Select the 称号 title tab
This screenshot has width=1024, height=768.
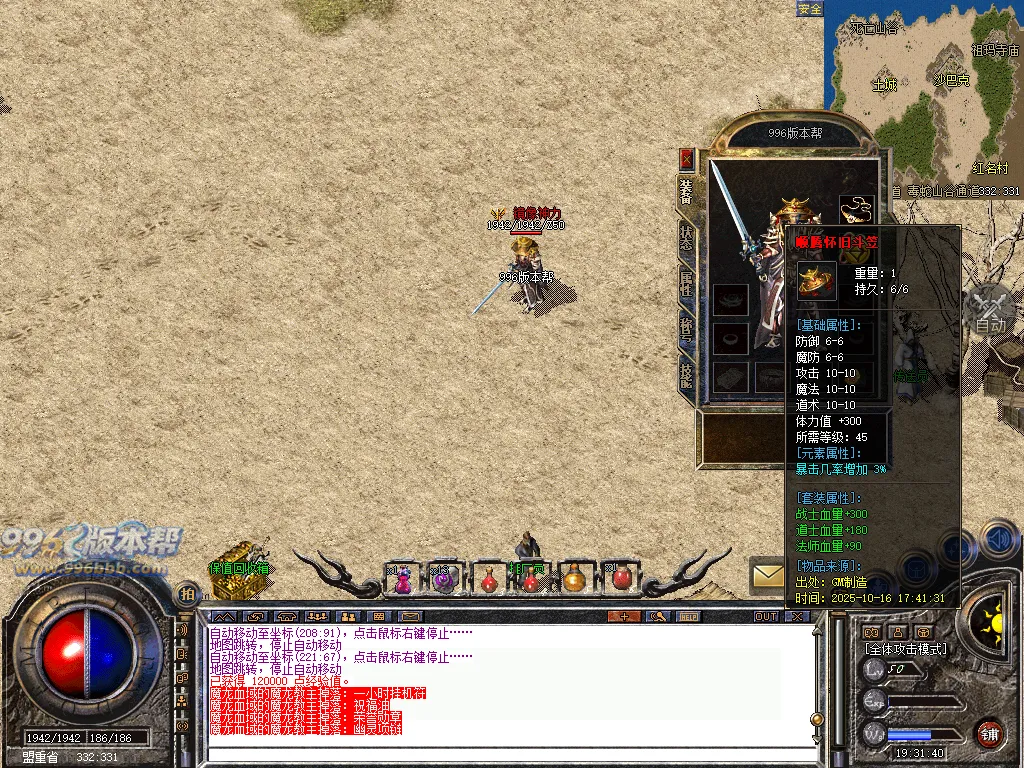coord(687,330)
